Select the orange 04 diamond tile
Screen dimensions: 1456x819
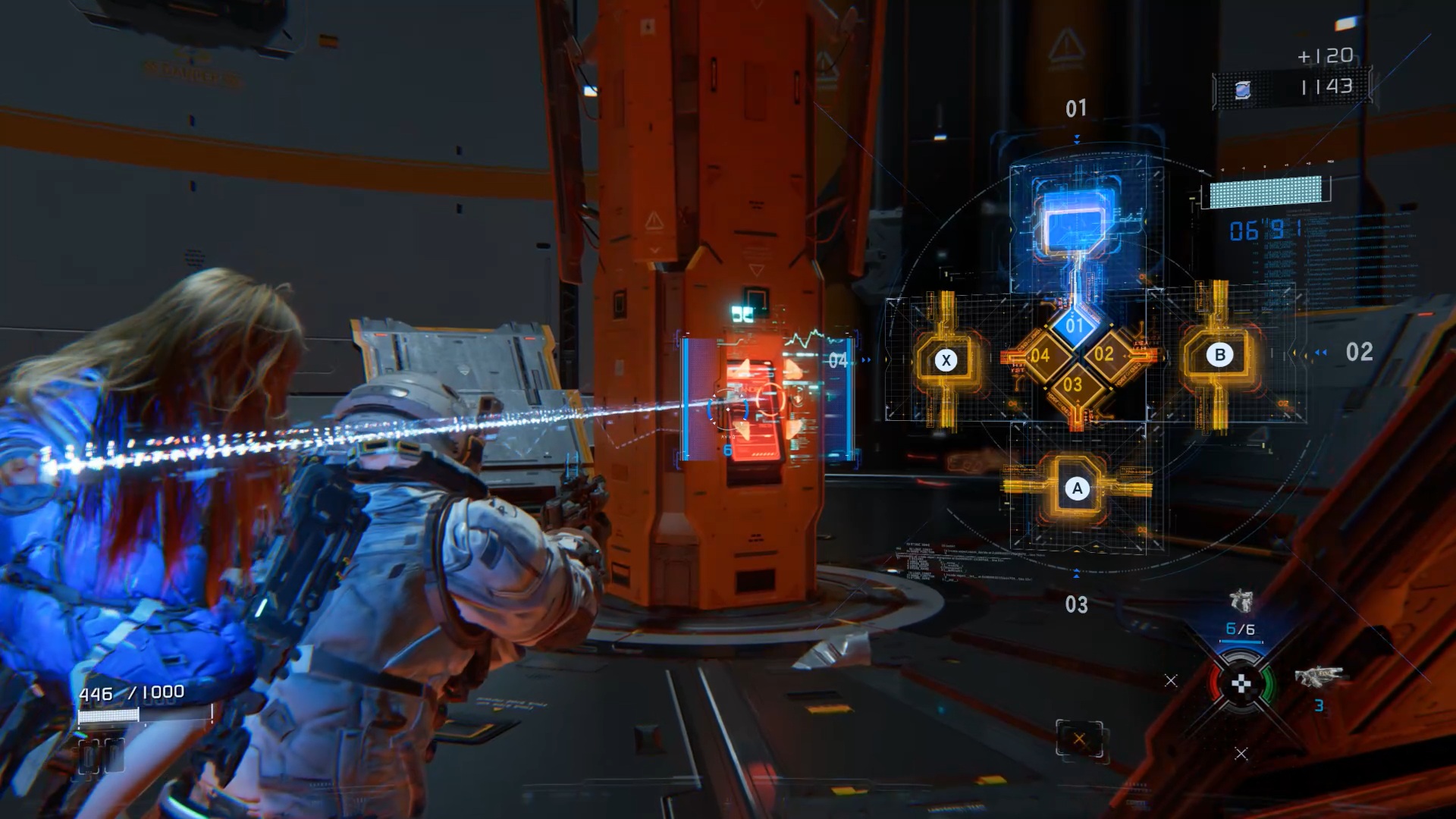[x=1040, y=355]
